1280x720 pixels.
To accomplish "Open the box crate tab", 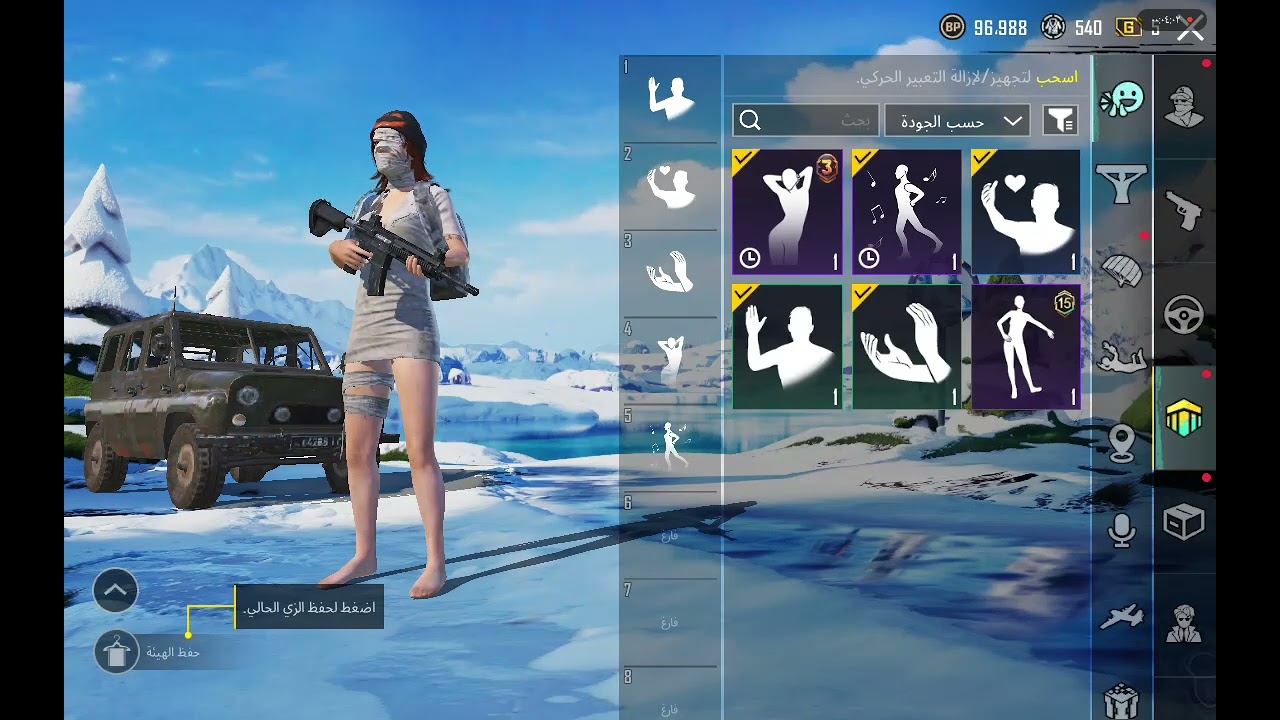I will click(x=1184, y=522).
